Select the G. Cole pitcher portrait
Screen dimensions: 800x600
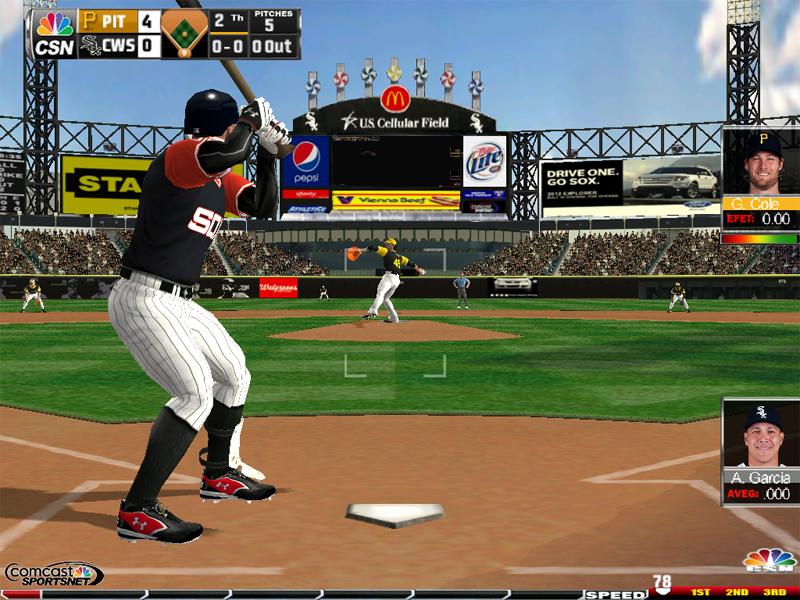[761, 164]
